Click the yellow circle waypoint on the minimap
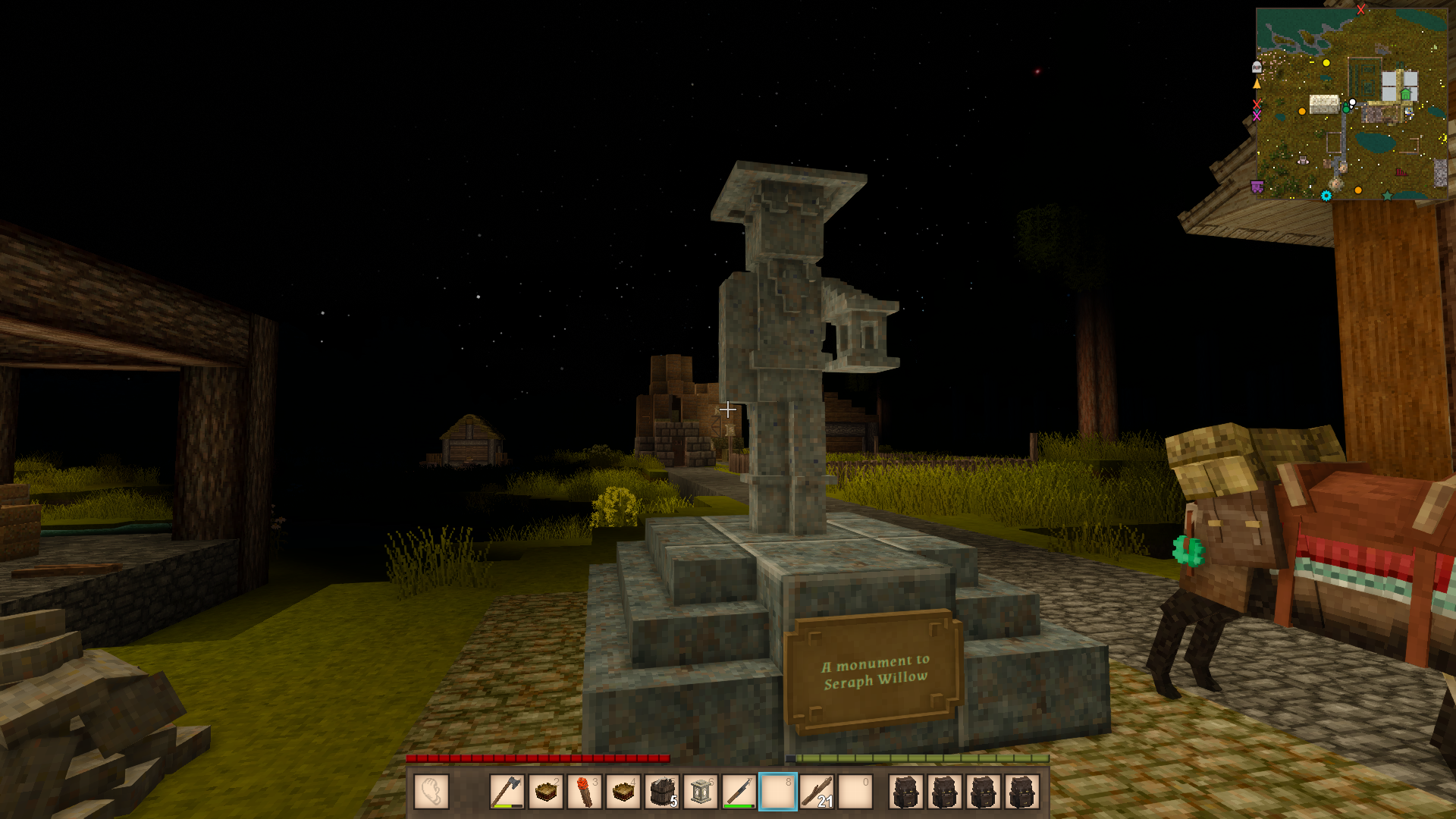This screenshot has width=1456, height=819. [1326, 63]
